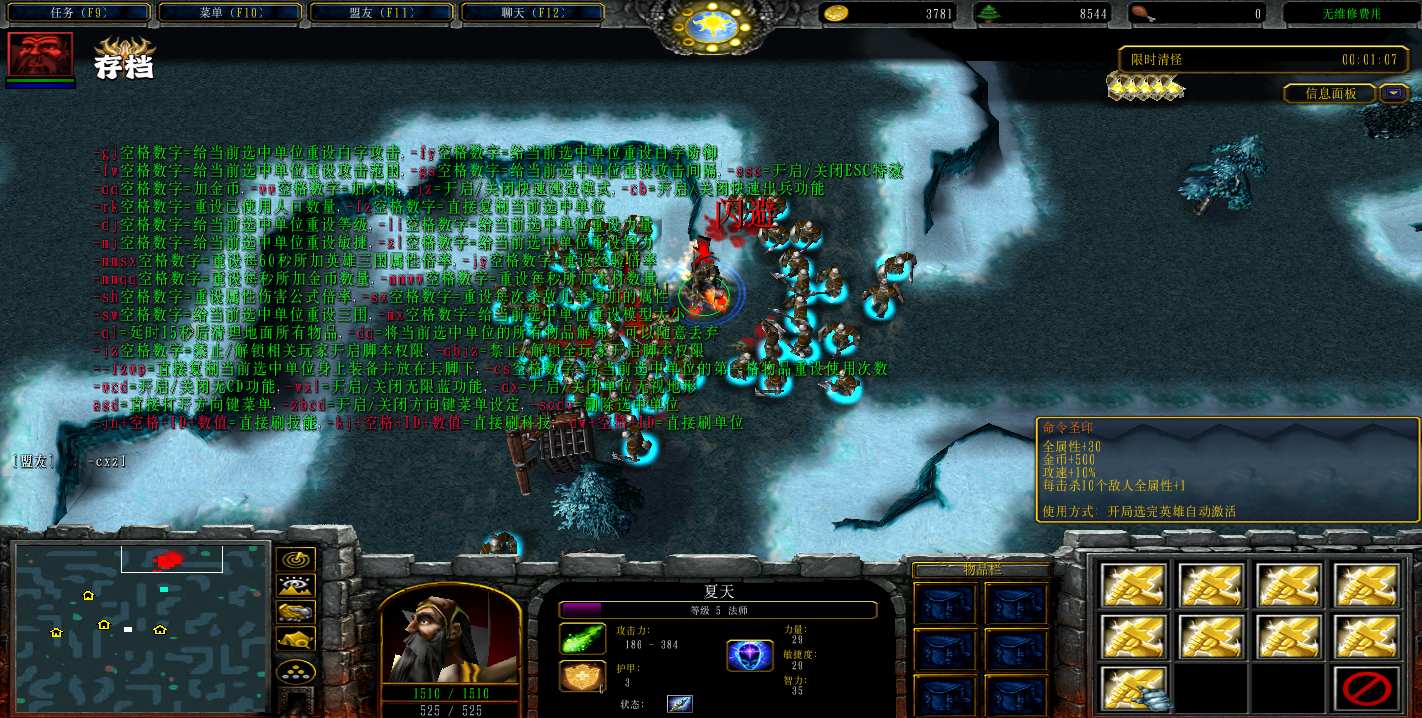The height and width of the screenshot is (718, 1422).
Task: Select the red-faced hero icon at top left
Action: click(x=40, y=54)
